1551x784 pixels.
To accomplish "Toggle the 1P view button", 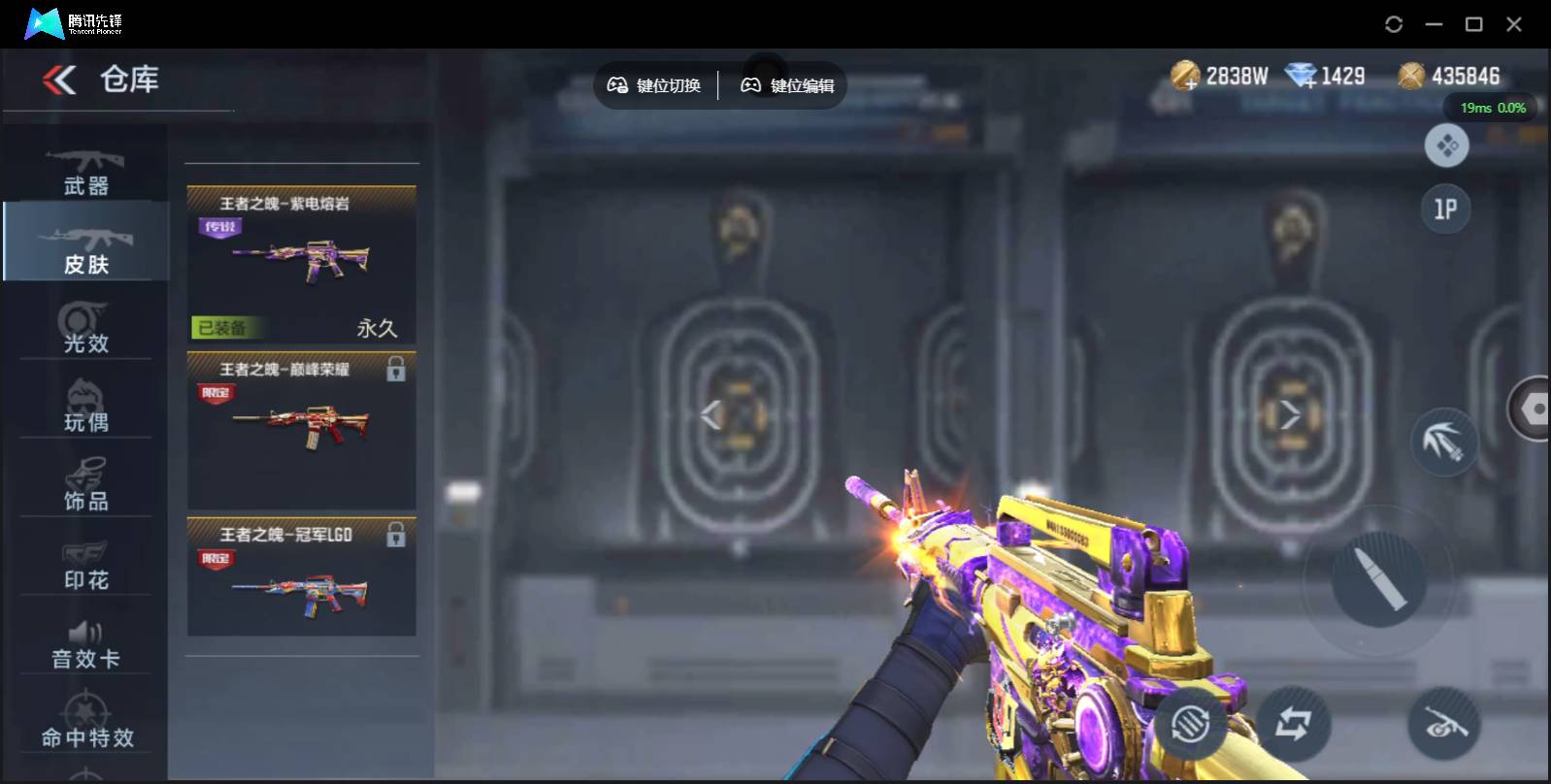I will pyautogui.click(x=1445, y=209).
